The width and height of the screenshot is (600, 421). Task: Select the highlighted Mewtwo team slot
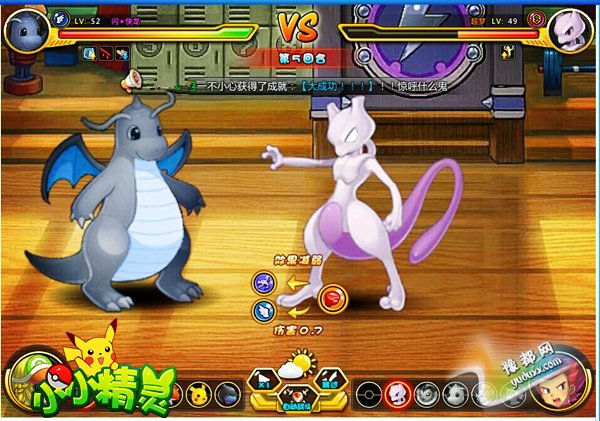pos(396,393)
